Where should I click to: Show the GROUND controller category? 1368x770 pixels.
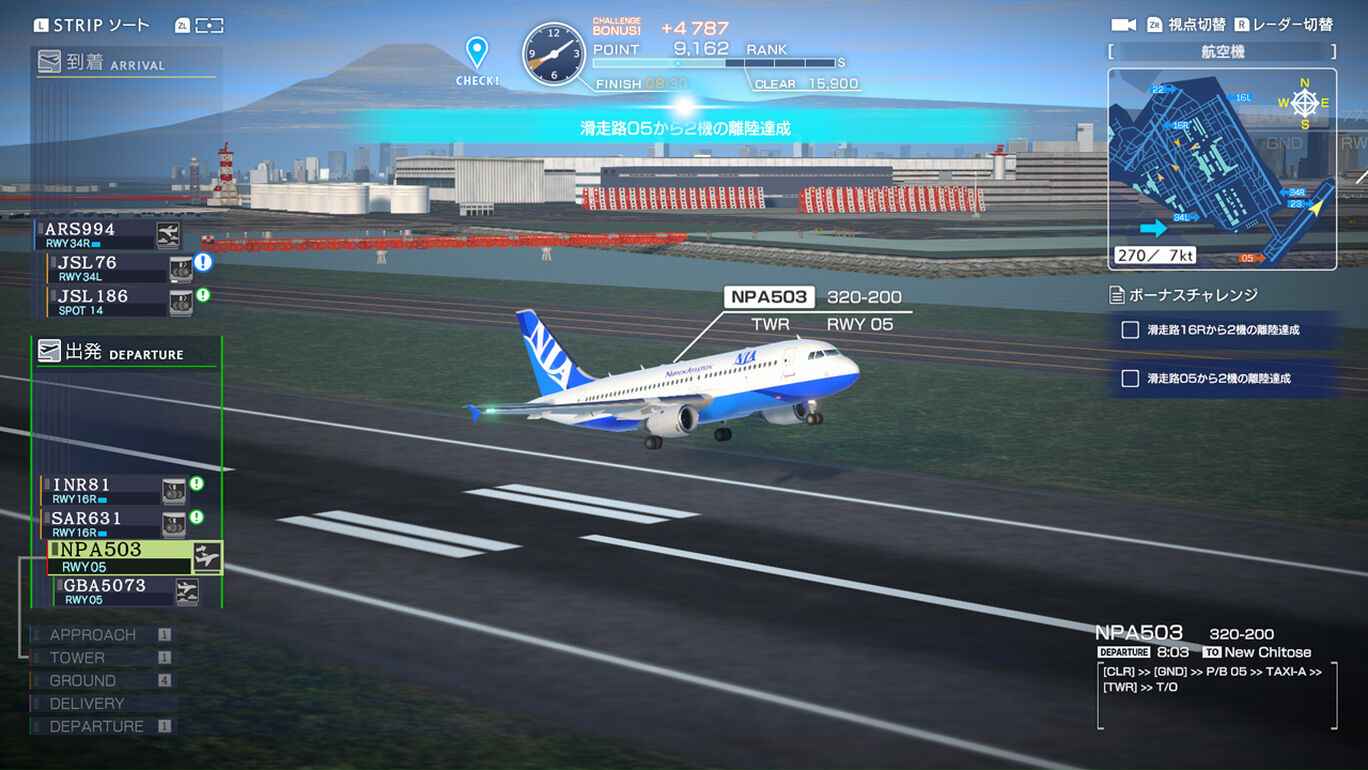pyautogui.click(x=83, y=681)
